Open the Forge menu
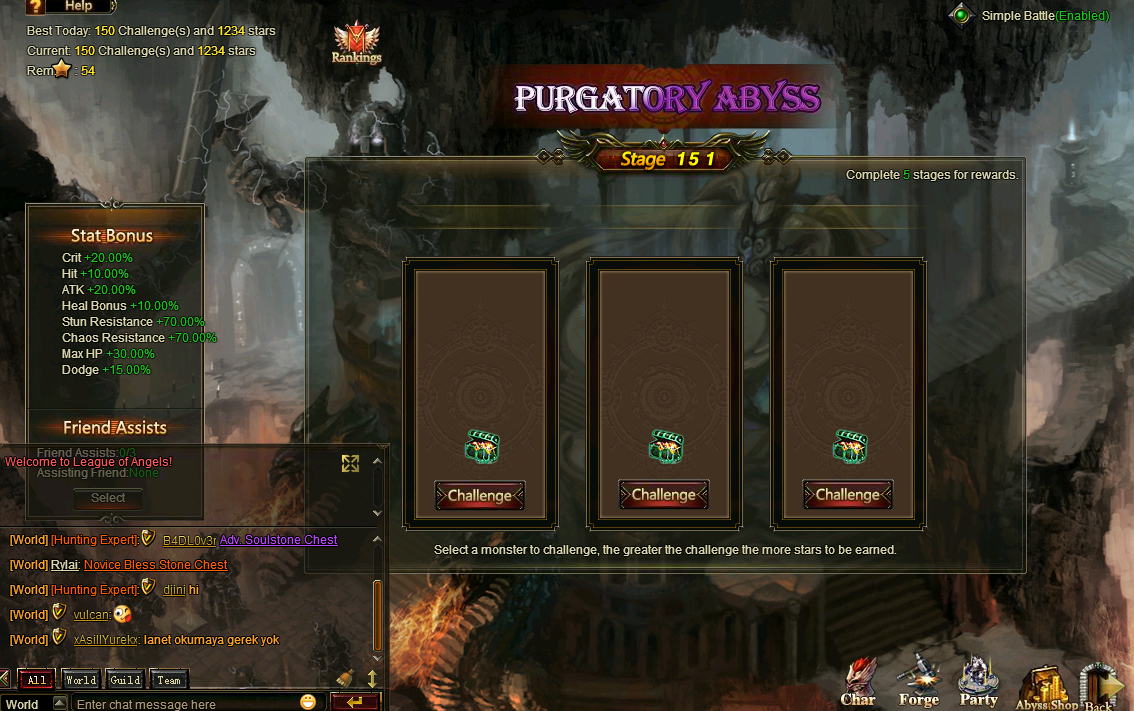The height and width of the screenshot is (711, 1134). (918, 683)
